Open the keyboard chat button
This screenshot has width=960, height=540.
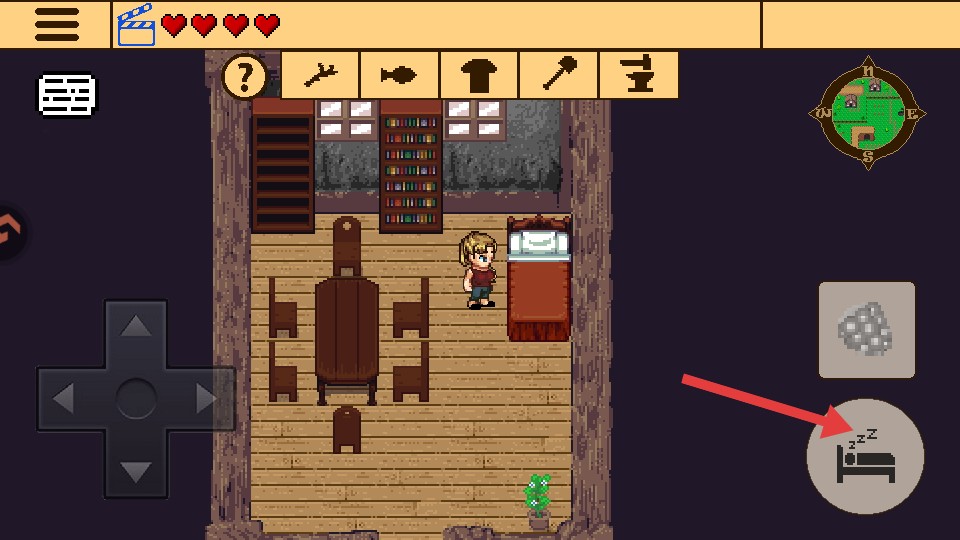[x=67, y=95]
